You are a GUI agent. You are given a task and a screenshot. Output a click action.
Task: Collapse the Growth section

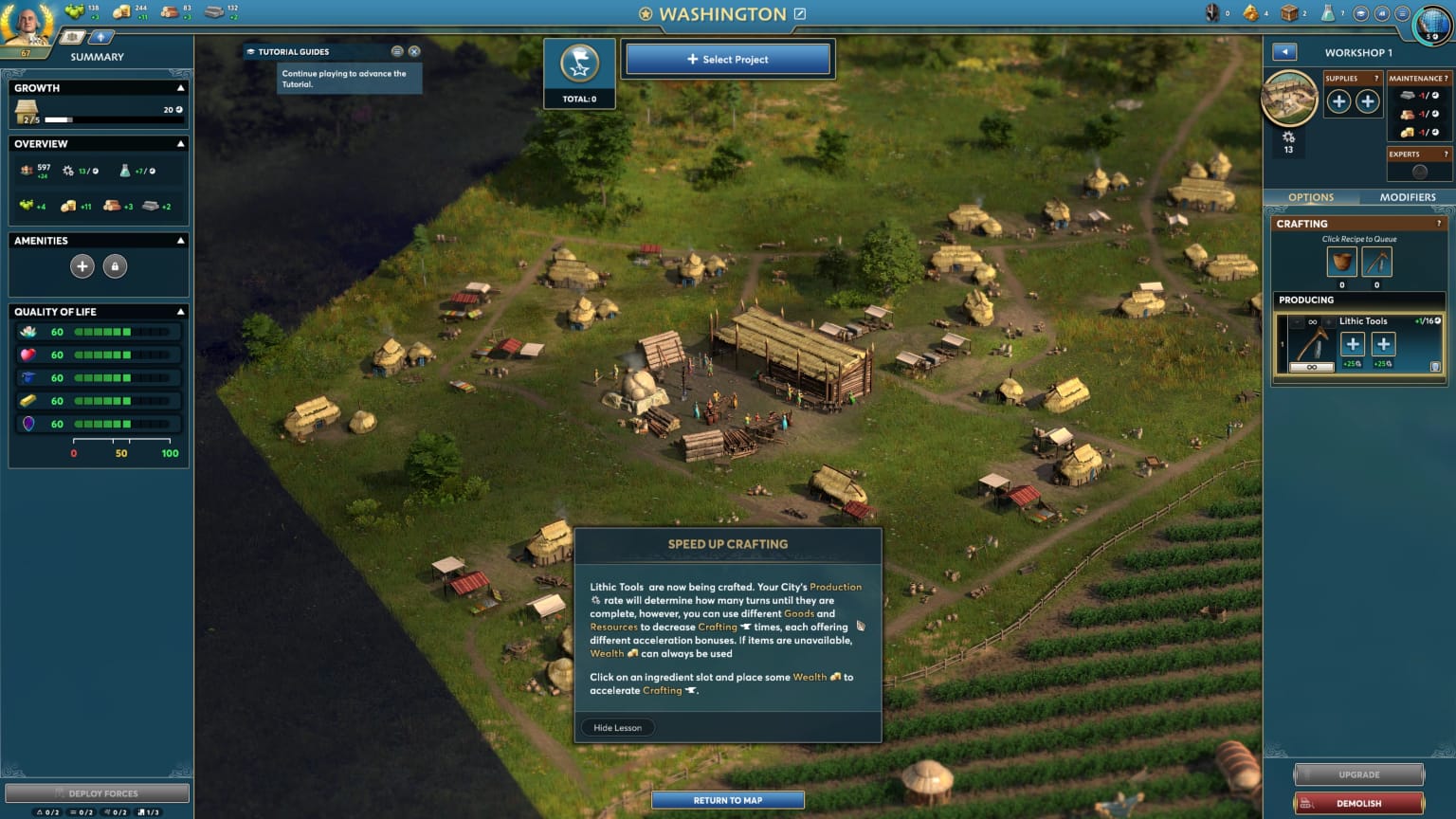(180, 88)
